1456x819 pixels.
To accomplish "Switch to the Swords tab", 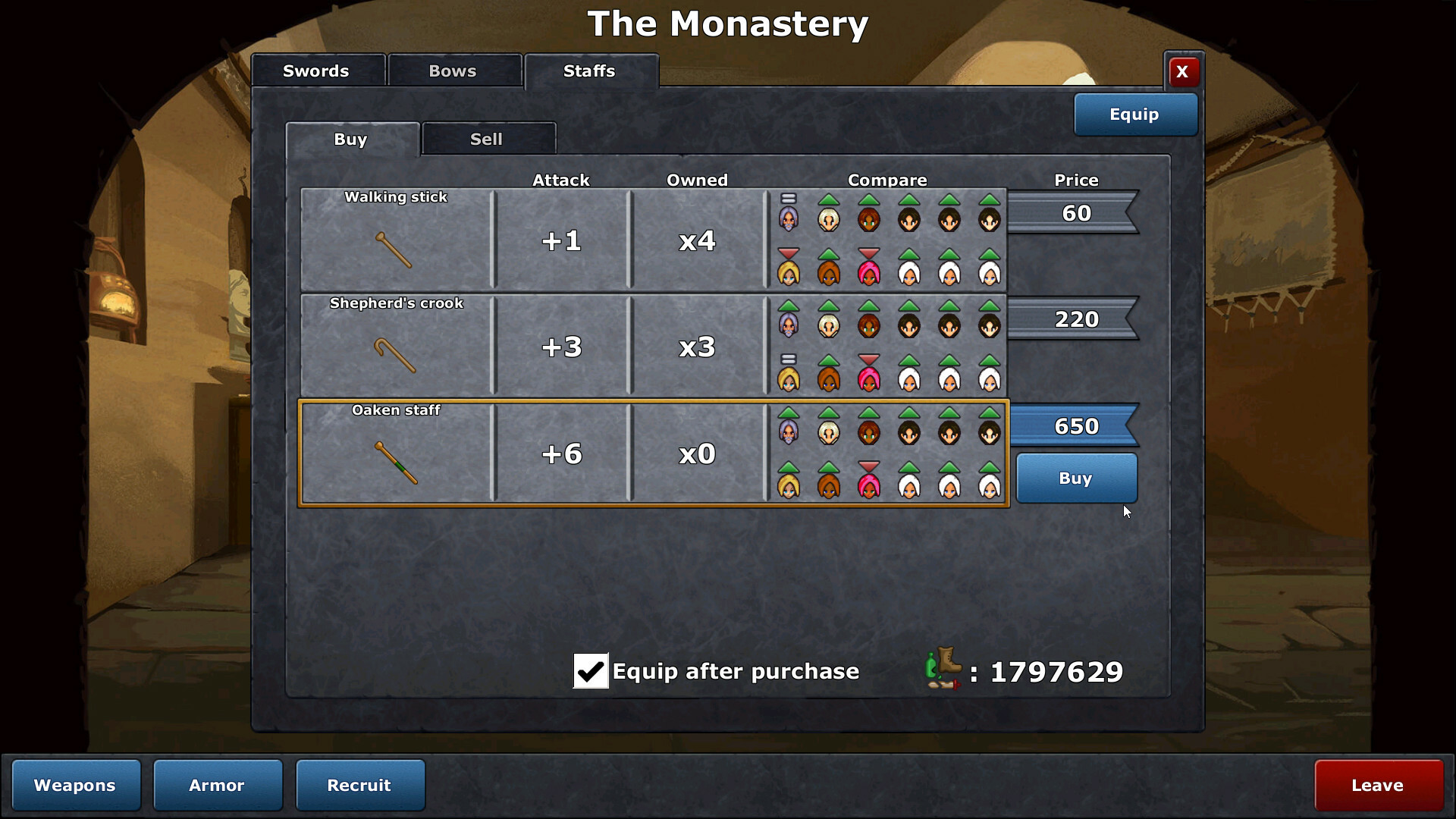I will (317, 71).
